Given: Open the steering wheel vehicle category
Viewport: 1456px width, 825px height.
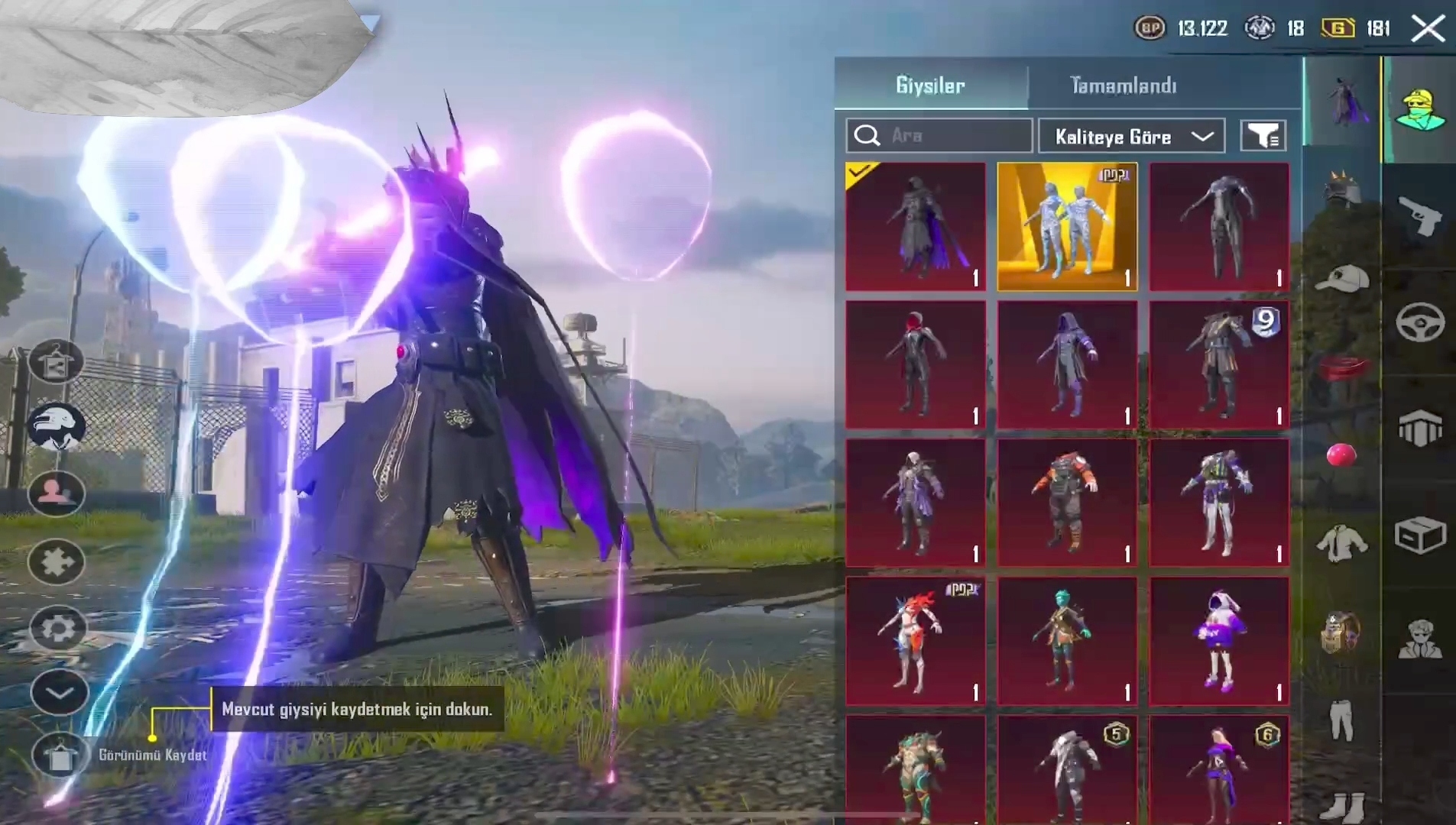Looking at the screenshot, I should [x=1419, y=322].
